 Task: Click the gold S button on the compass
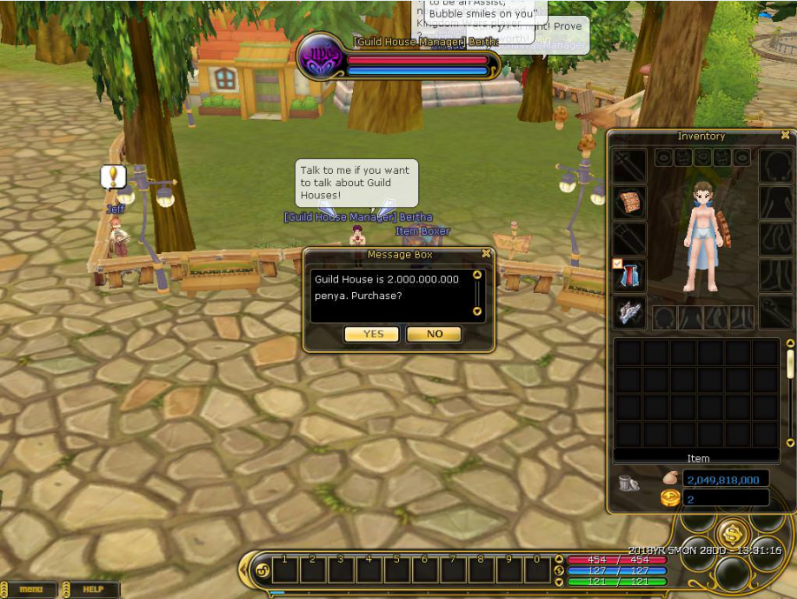733,533
